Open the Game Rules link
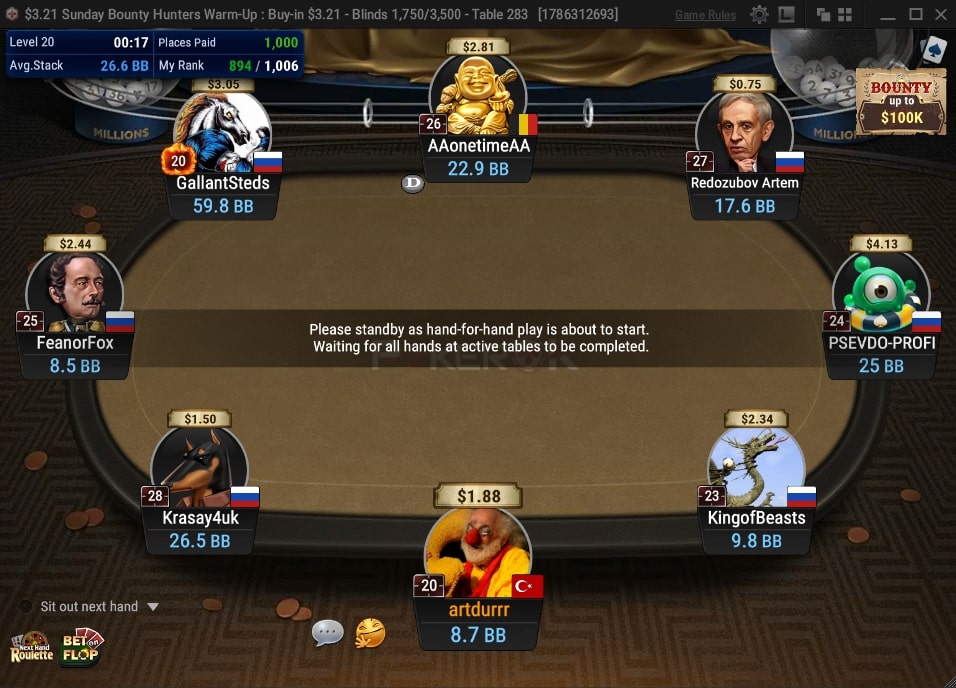 tap(705, 15)
